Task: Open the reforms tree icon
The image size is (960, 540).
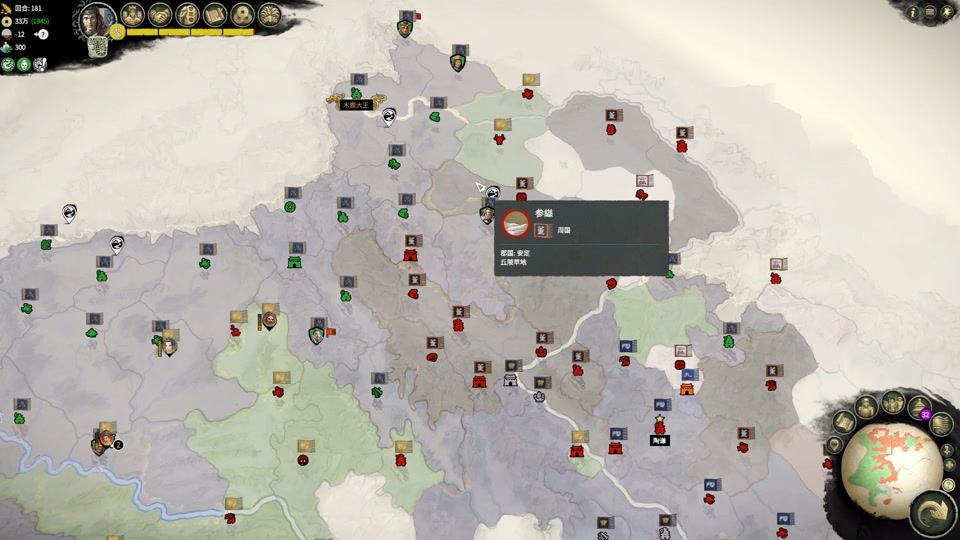Action: [188, 14]
